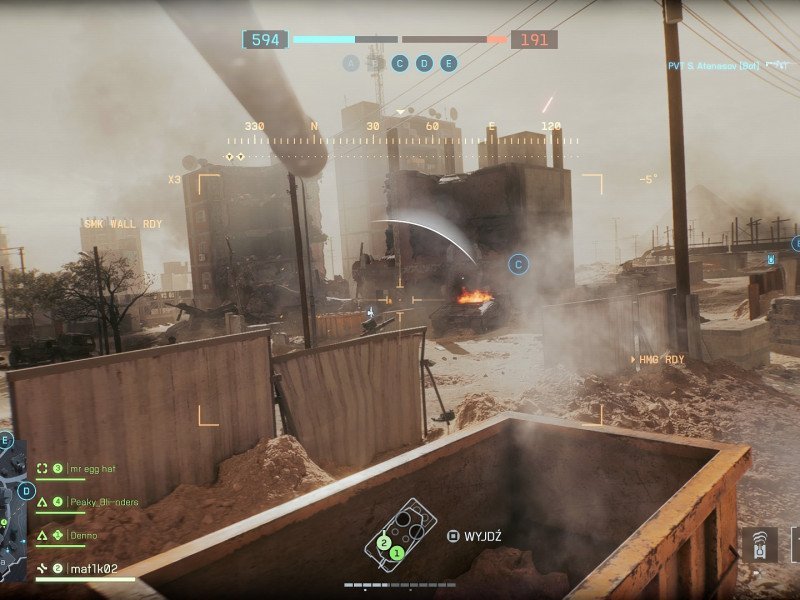Select squad member mr egg hat
Screen dimensions: 800x600
(x=84, y=468)
